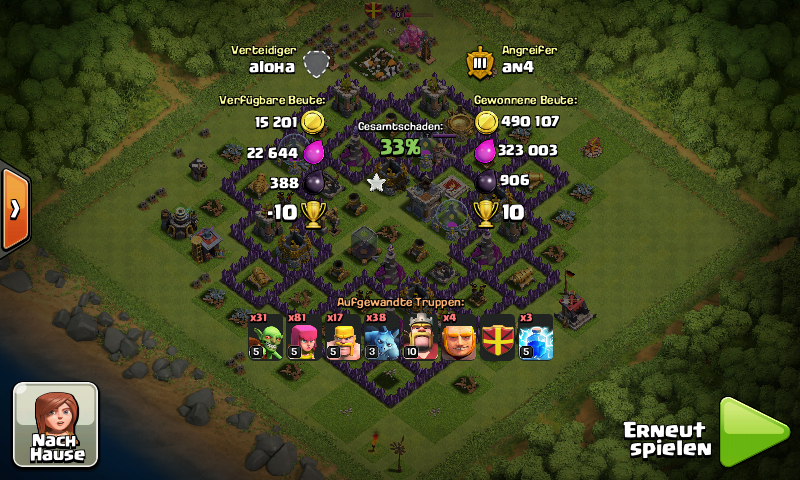
Task: Click the defender's grey shield badge
Action: [317, 63]
